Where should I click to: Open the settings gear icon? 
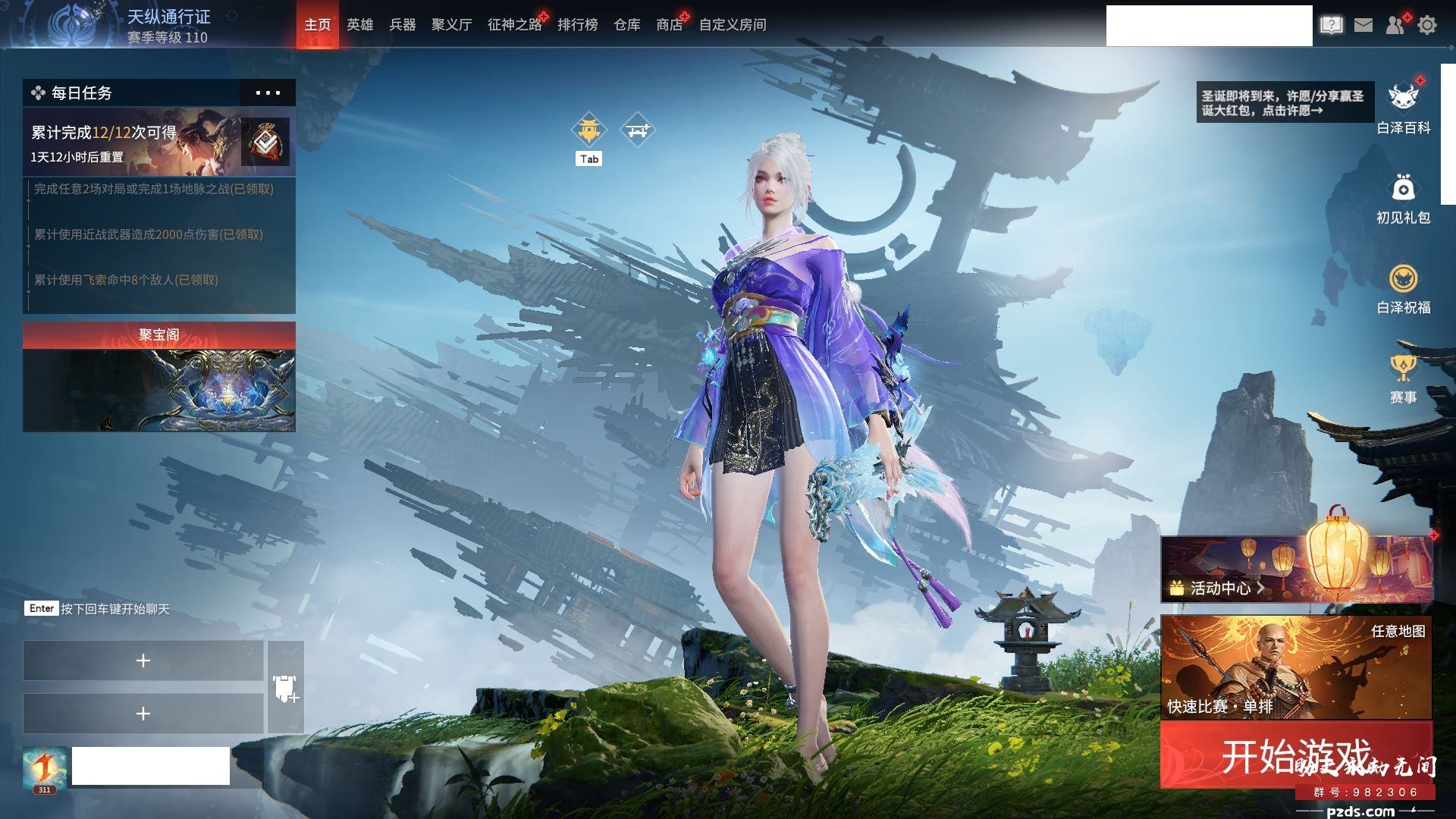1427,25
